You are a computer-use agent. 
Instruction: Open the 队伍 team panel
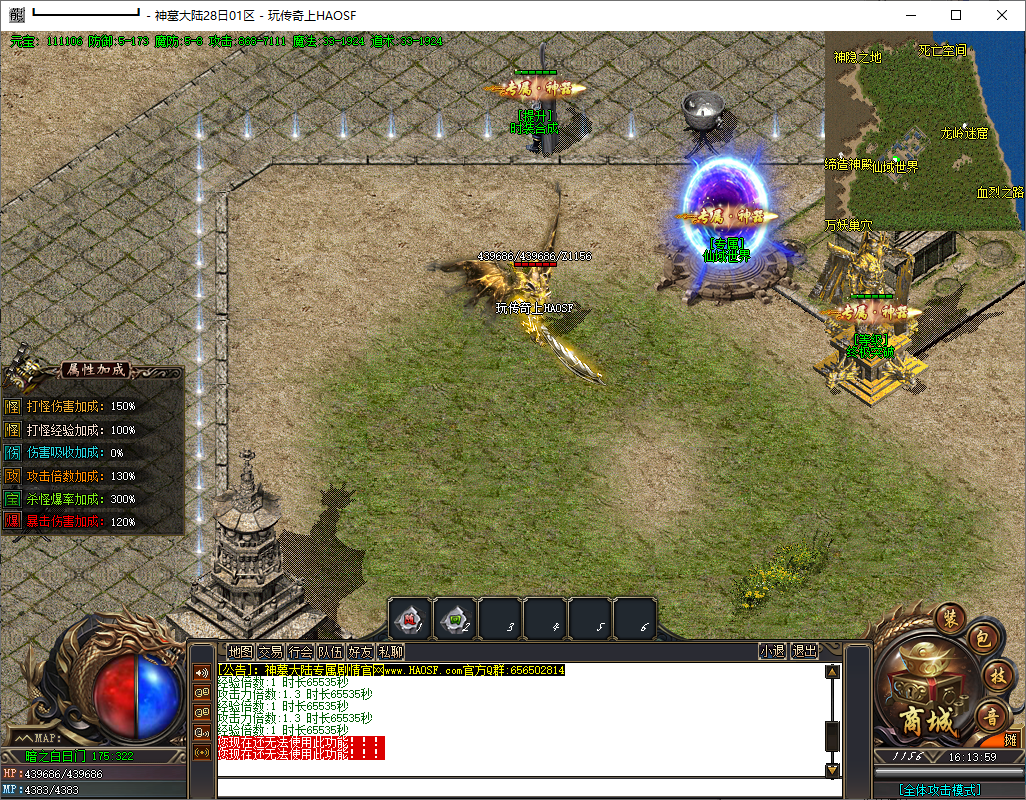(330, 651)
